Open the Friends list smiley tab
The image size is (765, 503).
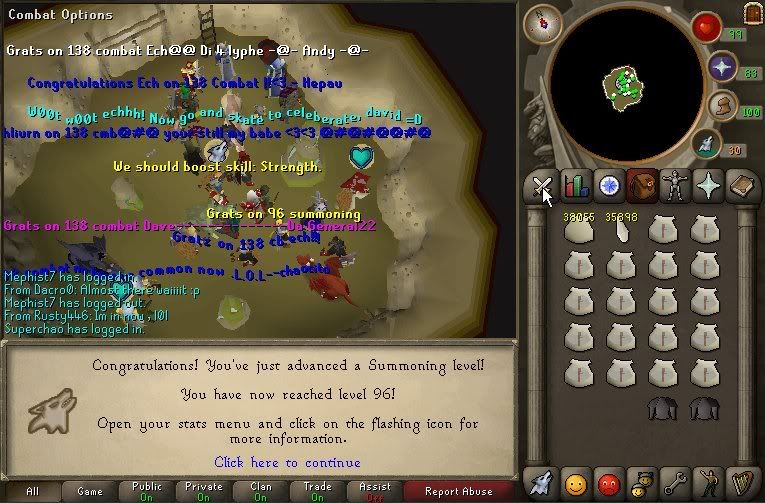point(575,484)
